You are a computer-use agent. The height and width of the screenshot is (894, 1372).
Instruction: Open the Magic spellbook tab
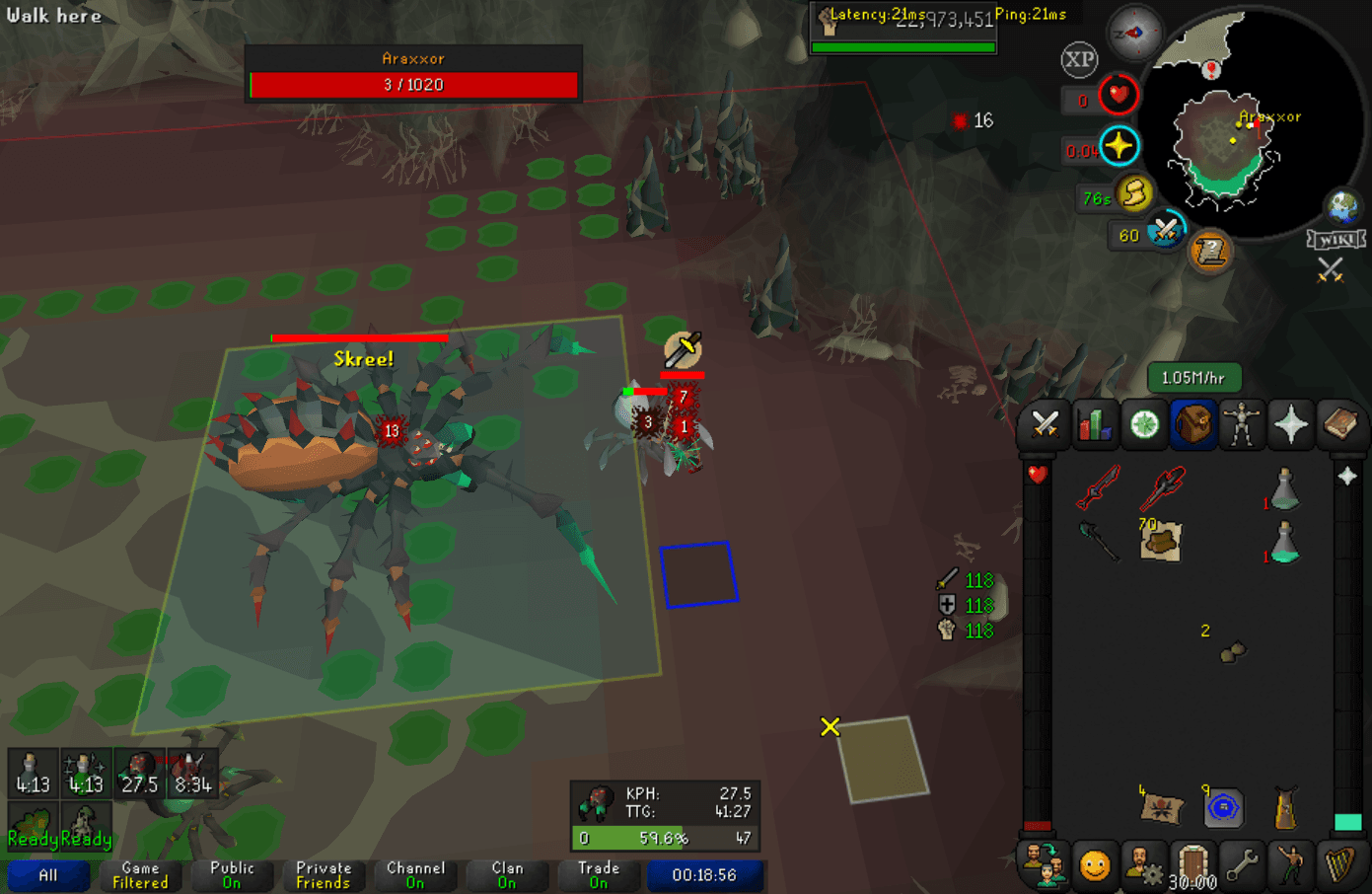click(1341, 424)
